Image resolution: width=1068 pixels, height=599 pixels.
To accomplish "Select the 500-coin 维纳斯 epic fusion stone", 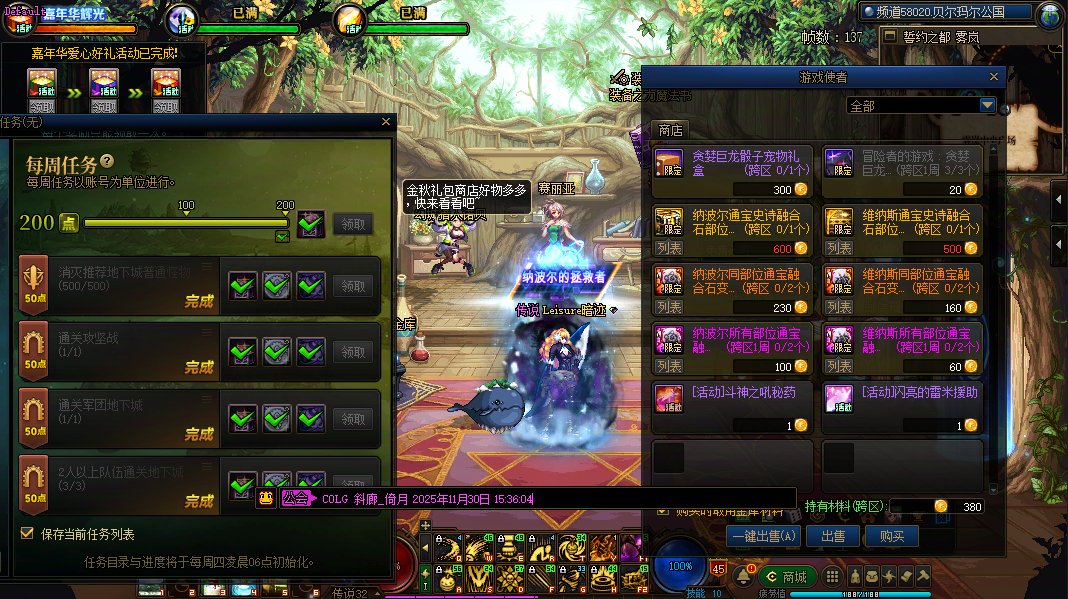I will coord(903,231).
